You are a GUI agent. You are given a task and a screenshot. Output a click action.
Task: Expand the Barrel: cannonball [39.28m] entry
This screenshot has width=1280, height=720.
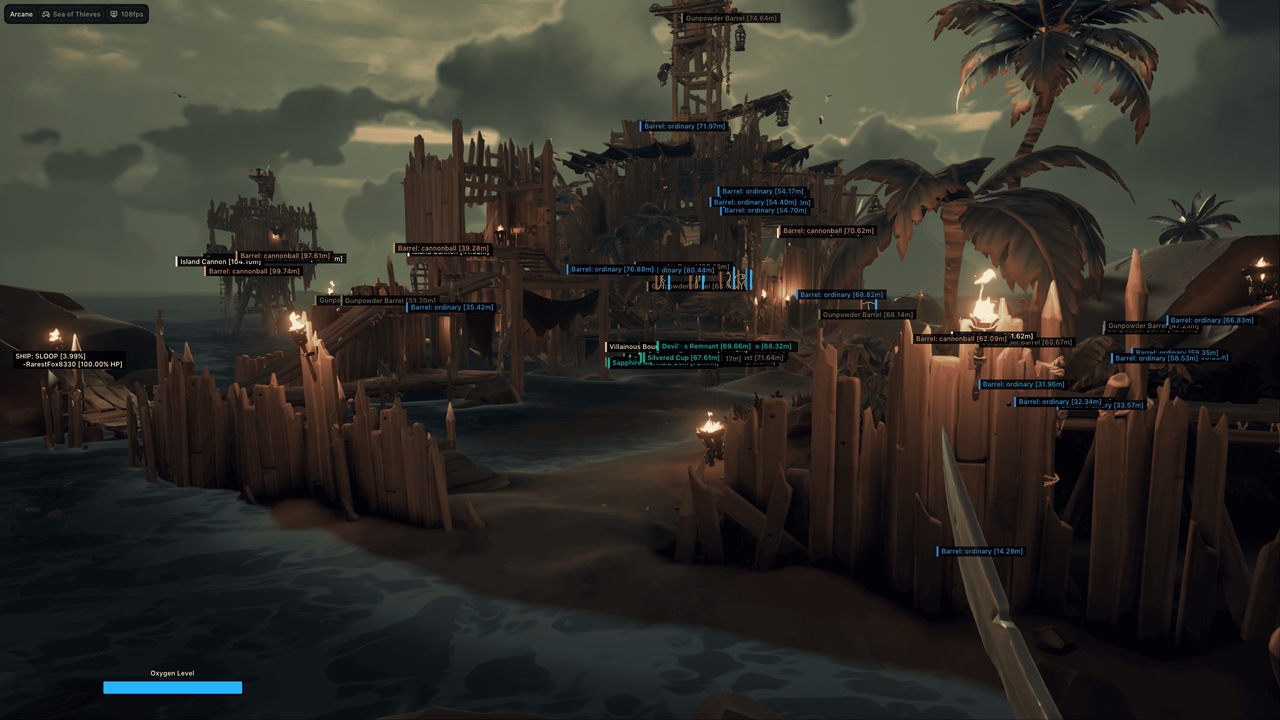441,247
